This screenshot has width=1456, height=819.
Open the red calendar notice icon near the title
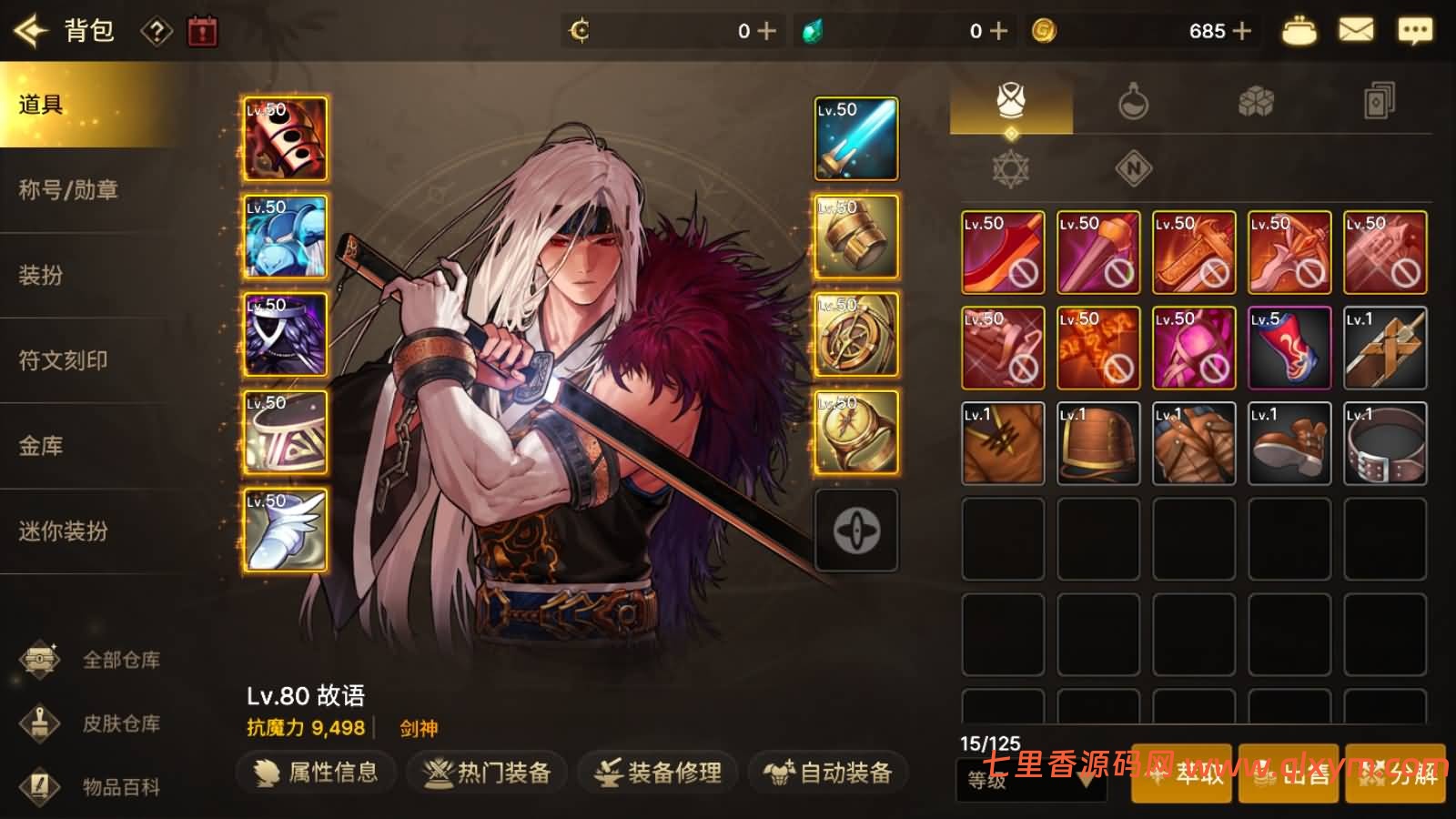coord(201,30)
